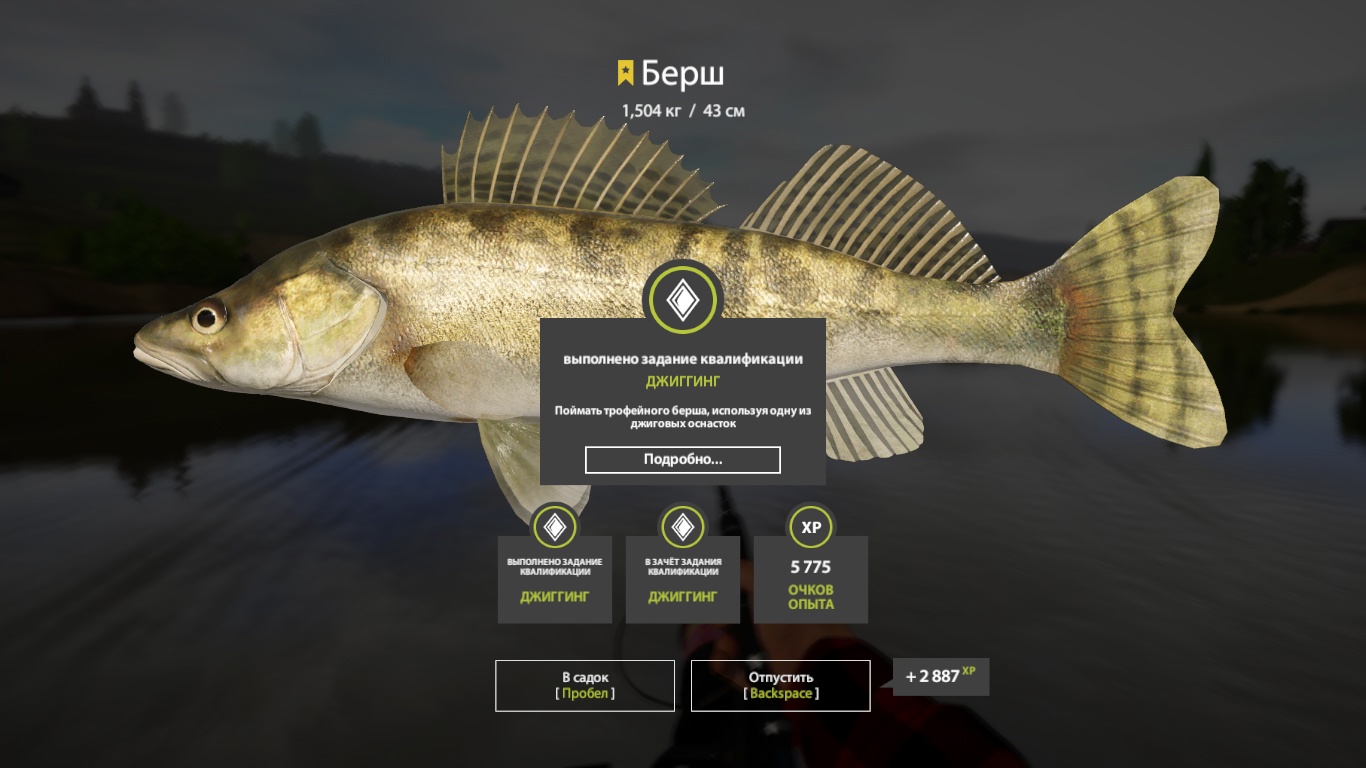The width and height of the screenshot is (1366, 768).
Task: Release the fish with Отпустить
Action: click(780, 685)
